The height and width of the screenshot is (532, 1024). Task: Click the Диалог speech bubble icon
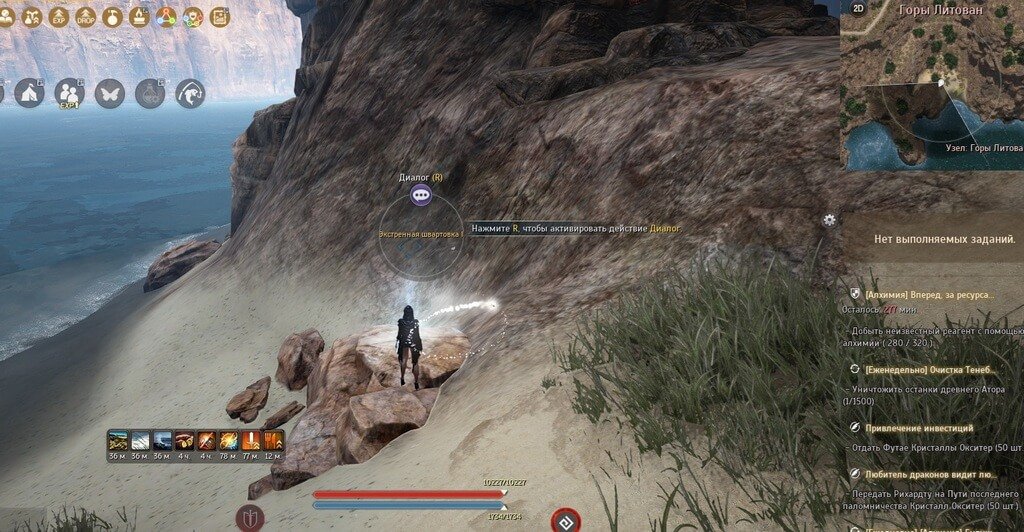[421, 195]
